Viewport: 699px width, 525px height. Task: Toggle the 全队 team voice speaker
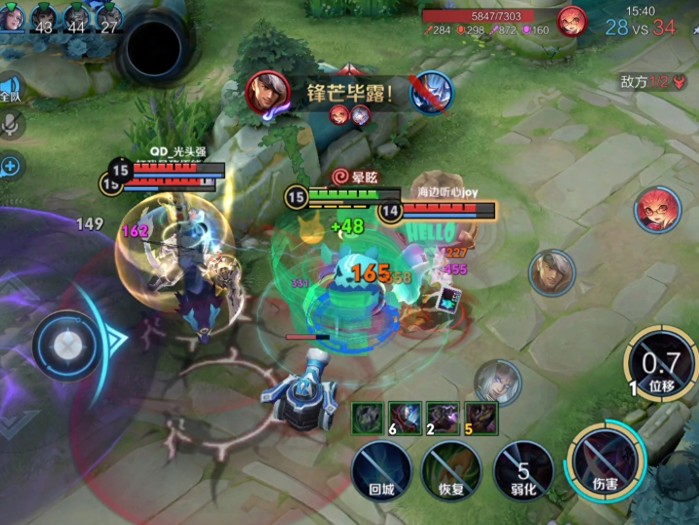(x=10, y=90)
